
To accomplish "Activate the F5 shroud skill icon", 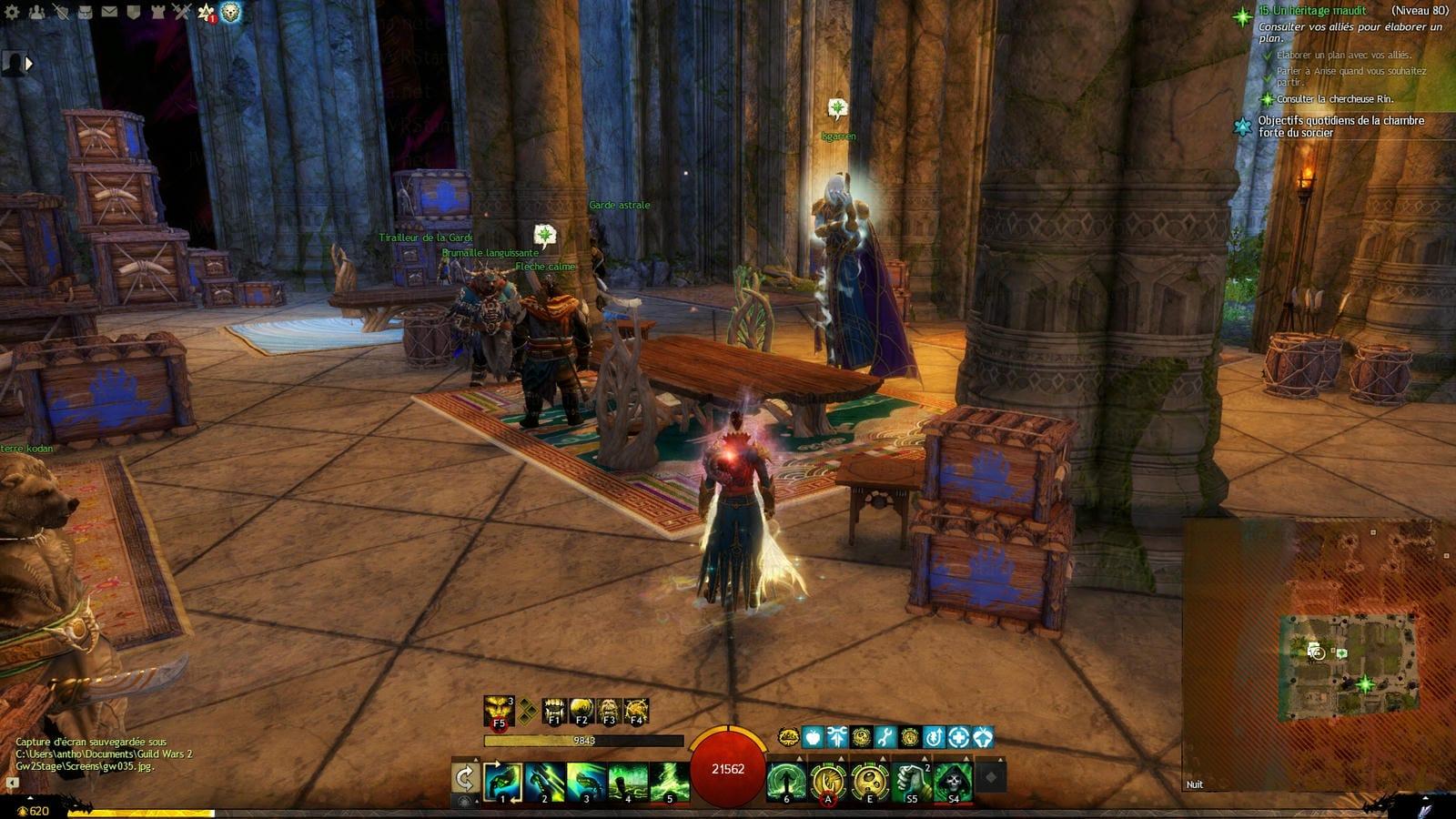I will coord(499,711).
